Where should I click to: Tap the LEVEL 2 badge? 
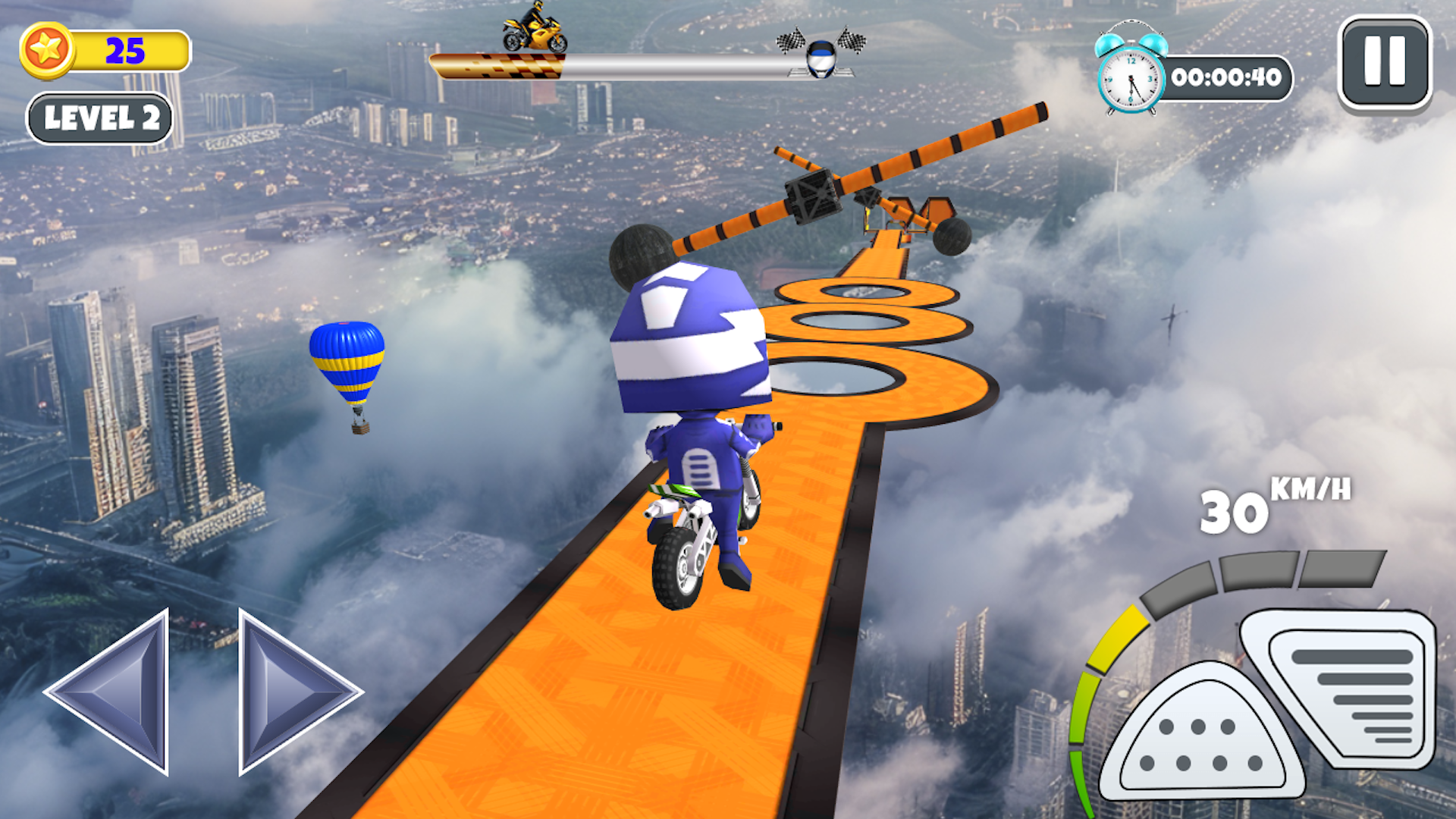[x=101, y=118]
